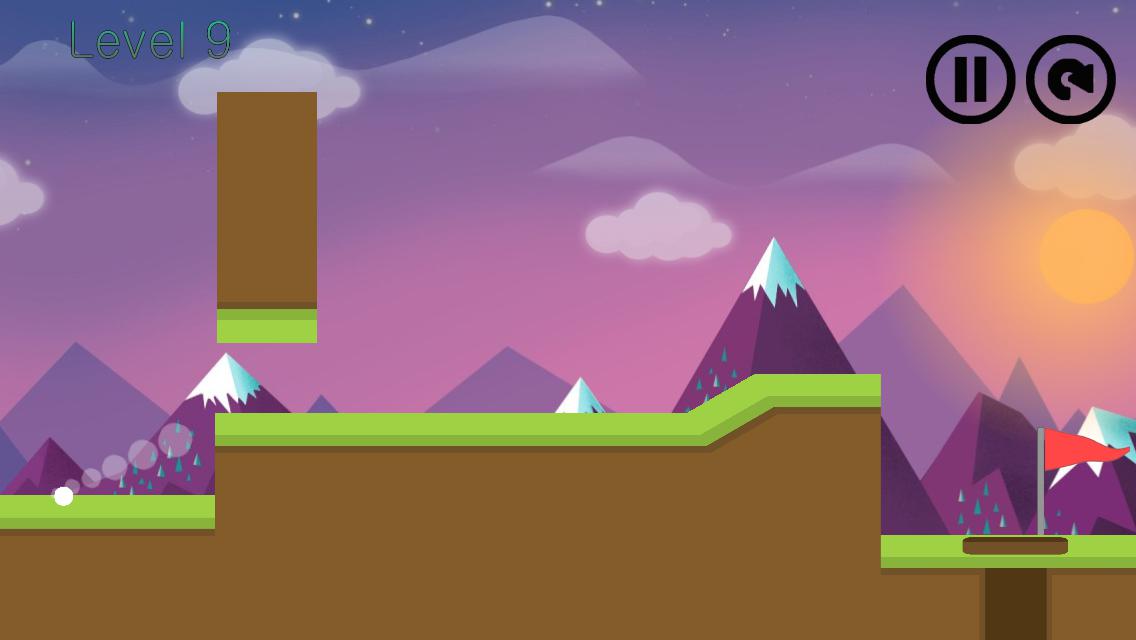
Task: Pause the game
Action: [x=970, y=79]
